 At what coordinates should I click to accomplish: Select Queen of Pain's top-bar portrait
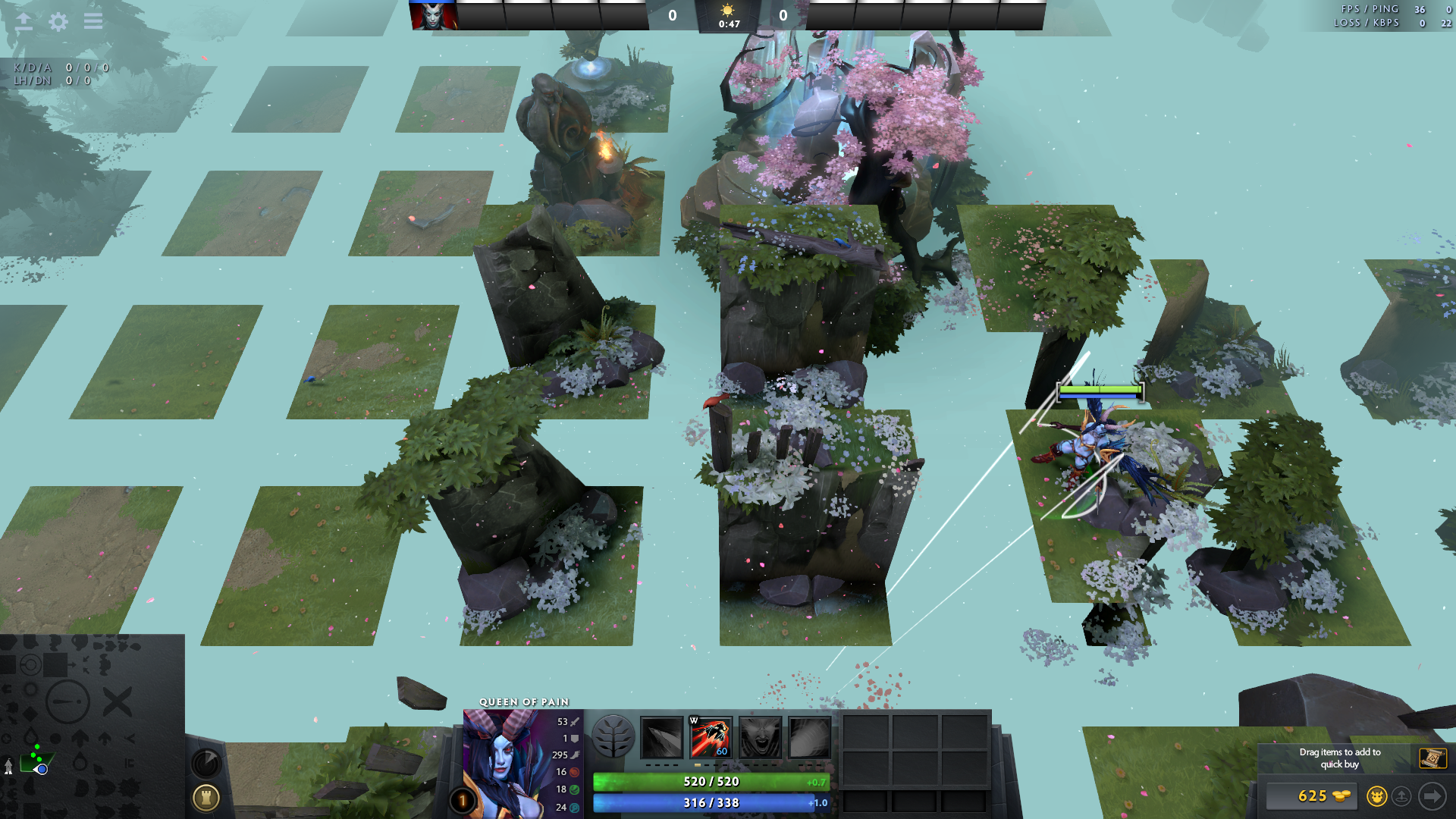(433, 16)
